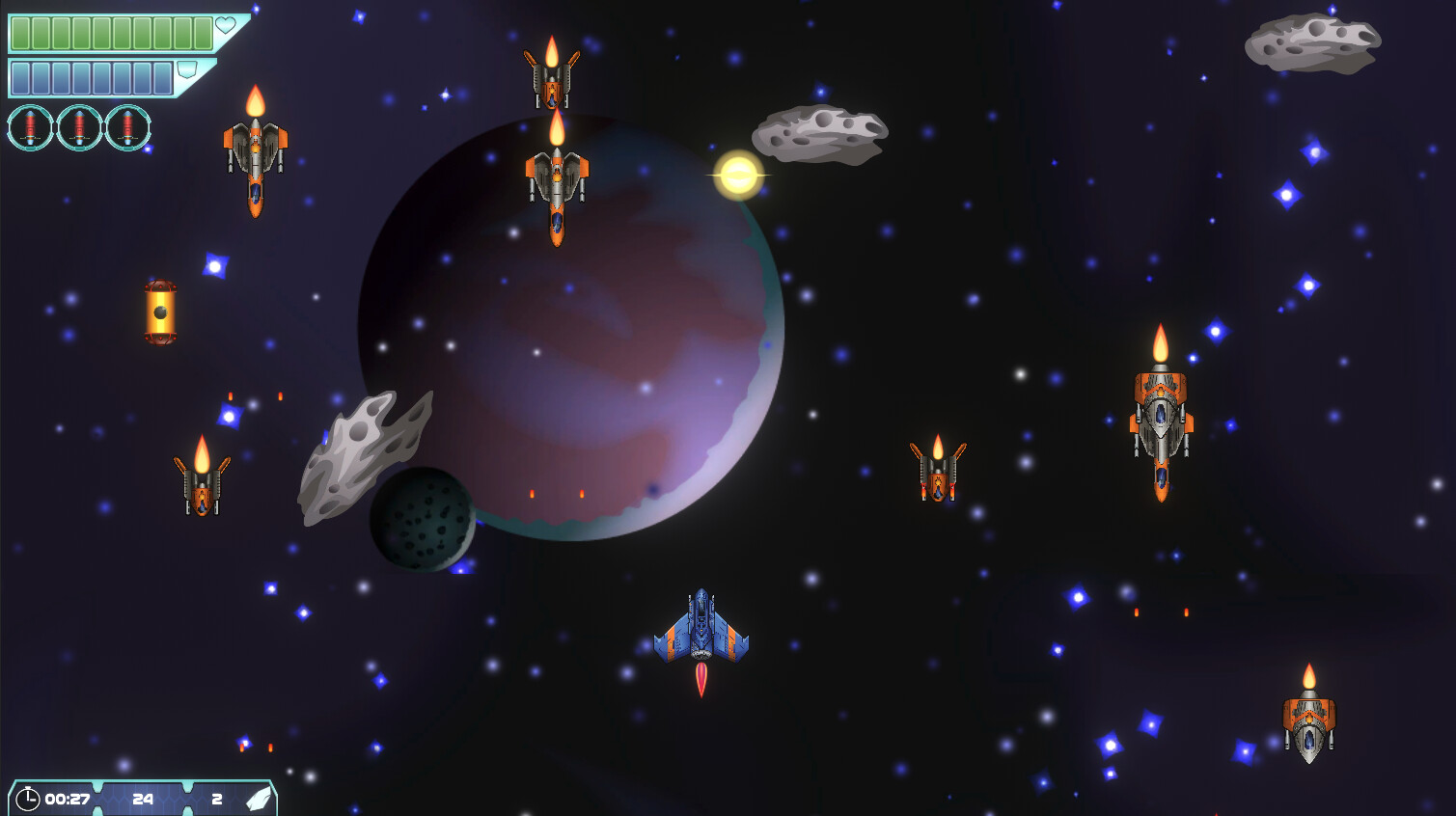
Task: Click the timer reading 00:27
Action: pos(67,798)
